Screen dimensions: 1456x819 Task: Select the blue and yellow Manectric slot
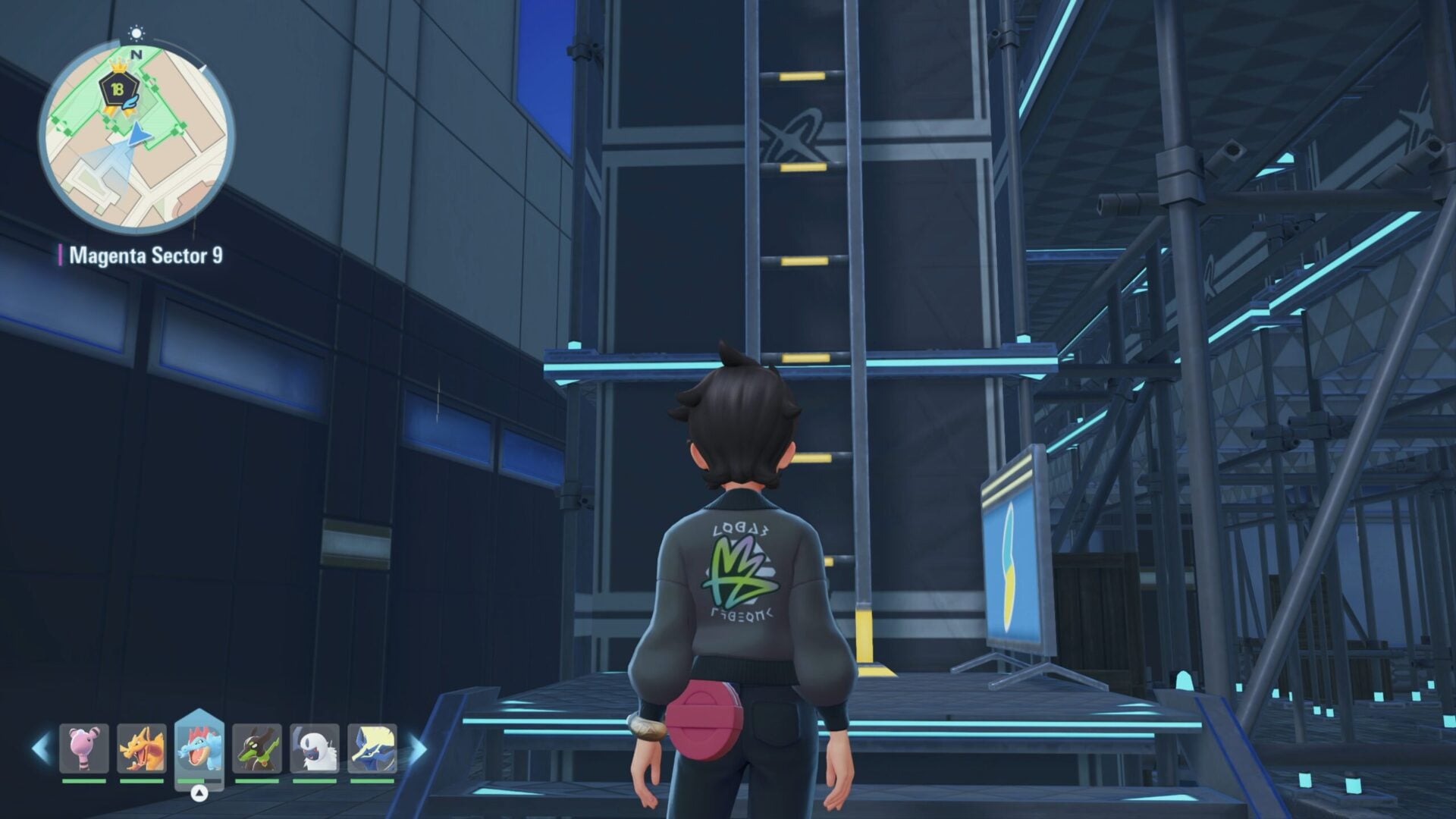(x=372, y=748)
